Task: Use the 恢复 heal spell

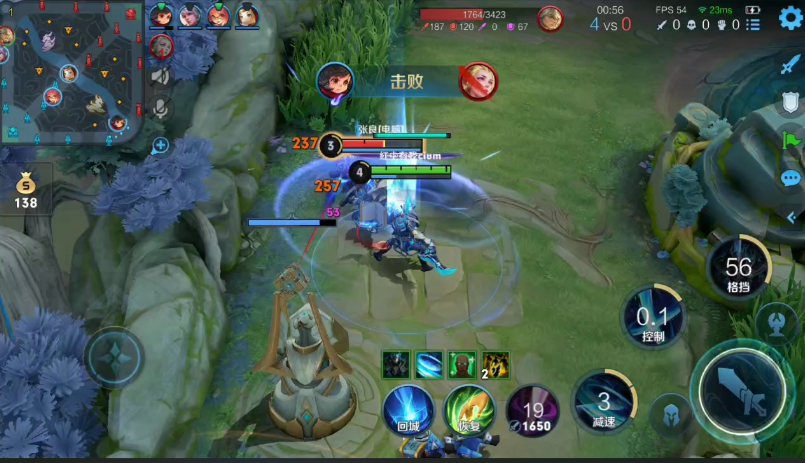Action: pyautogui.click(x=469, y=408)
